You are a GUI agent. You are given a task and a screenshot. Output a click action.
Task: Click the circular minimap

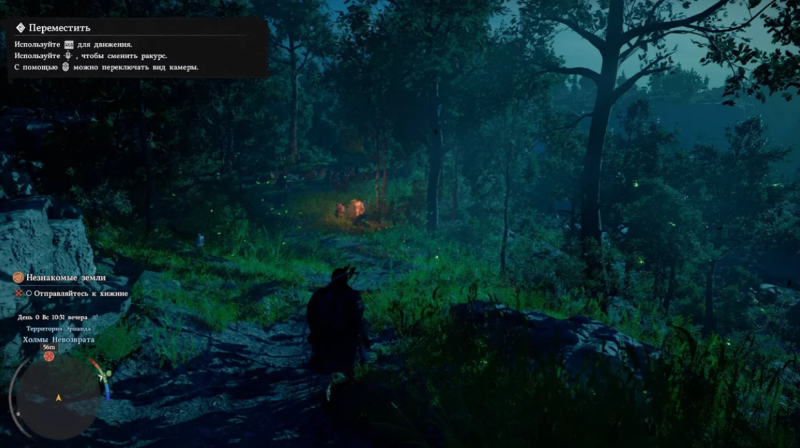click(x=59, y=398)
